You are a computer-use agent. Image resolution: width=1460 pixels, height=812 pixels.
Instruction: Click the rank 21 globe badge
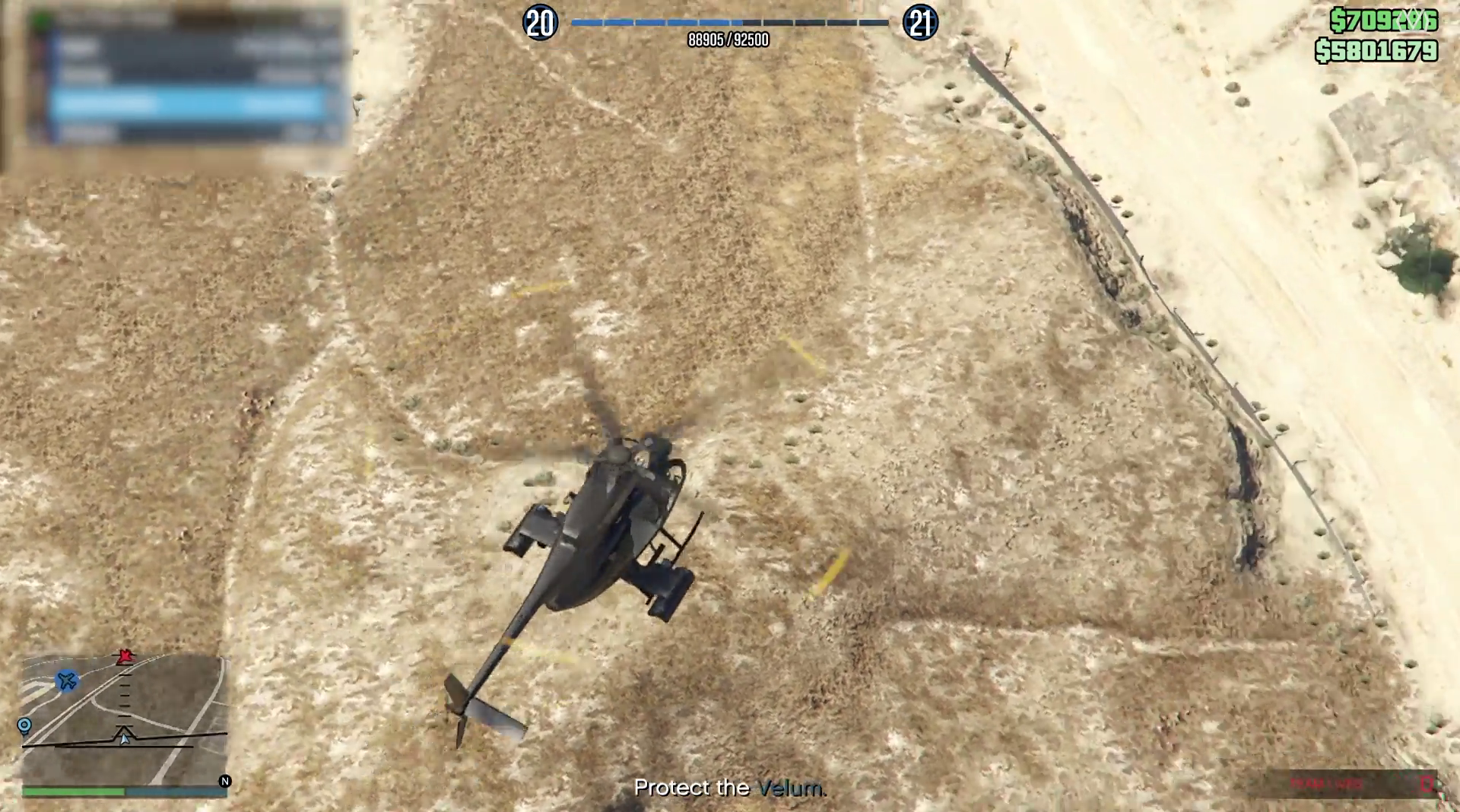(x=920, y=24)
